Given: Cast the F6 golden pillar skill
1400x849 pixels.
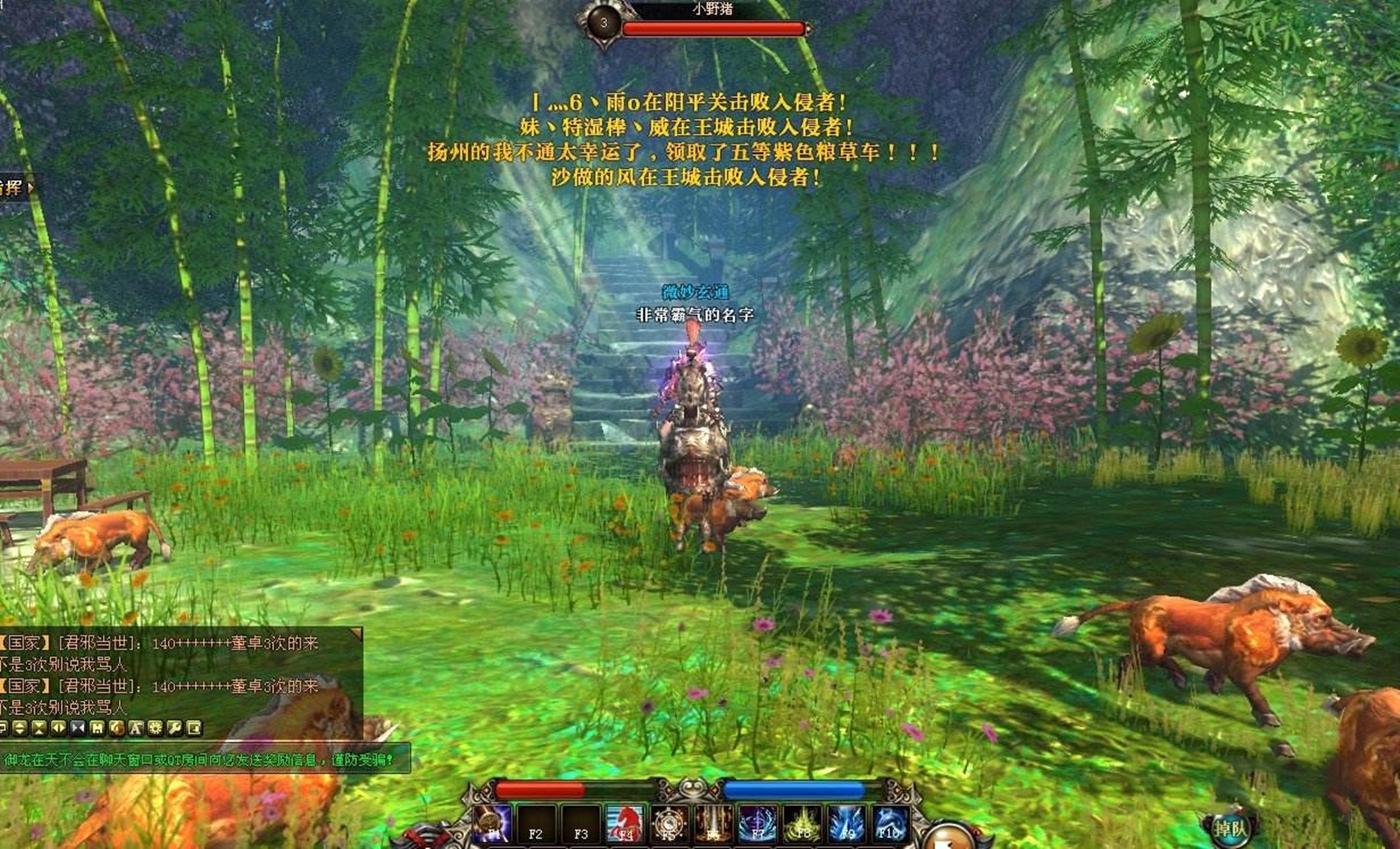Looking at the screenshot, I should [716, 824].
